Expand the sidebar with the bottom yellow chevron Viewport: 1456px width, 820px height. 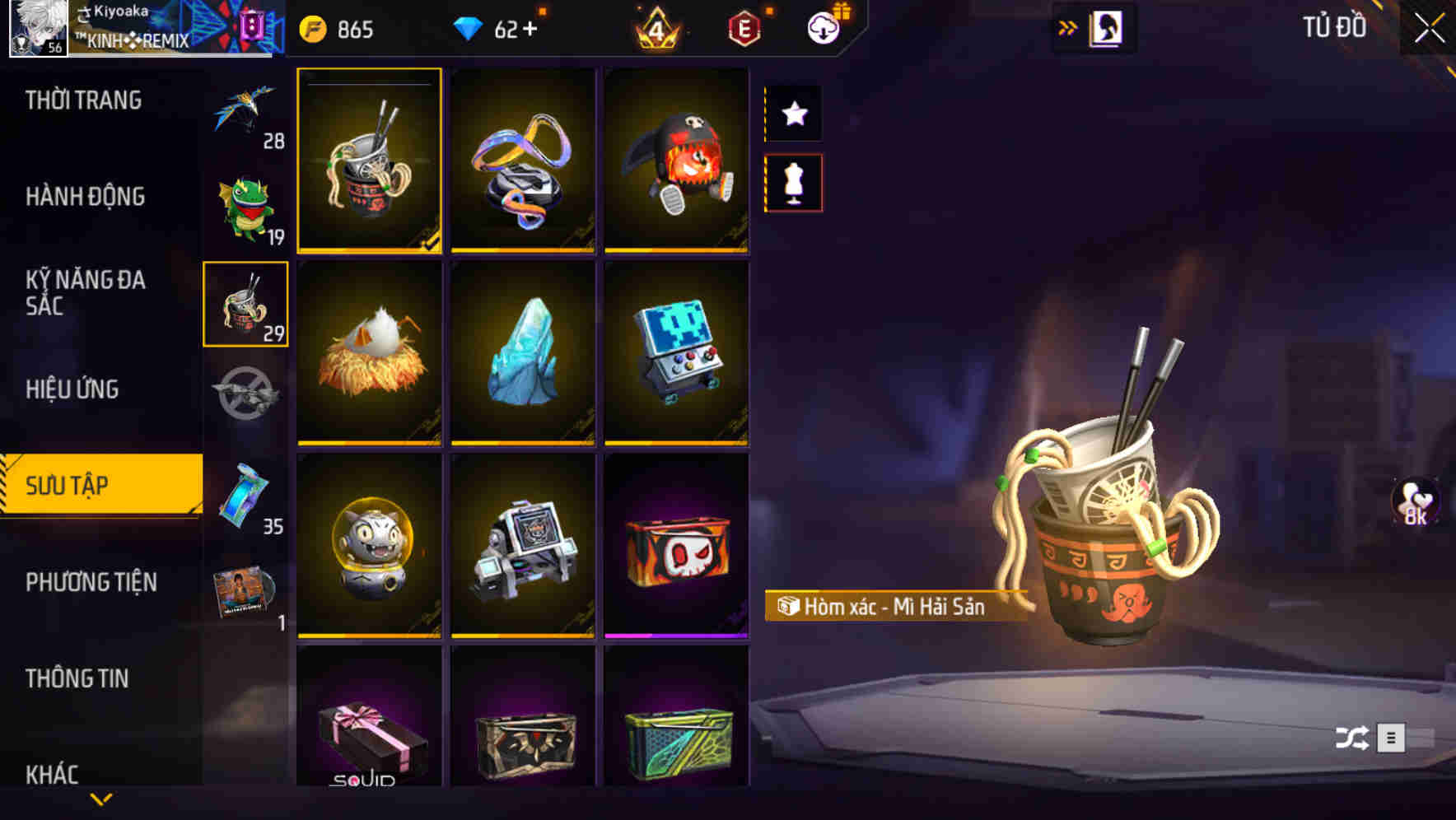(x=100, y=797)
